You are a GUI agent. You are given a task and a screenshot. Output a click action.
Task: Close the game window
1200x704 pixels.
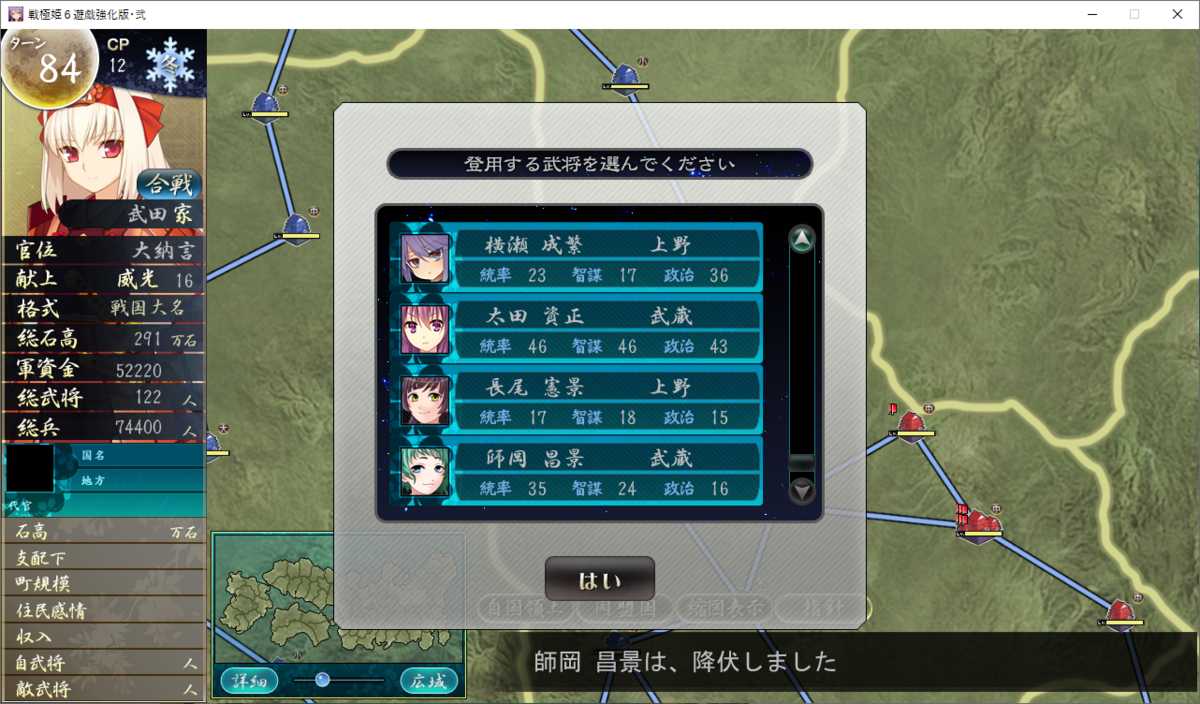tap(1176, 14)
